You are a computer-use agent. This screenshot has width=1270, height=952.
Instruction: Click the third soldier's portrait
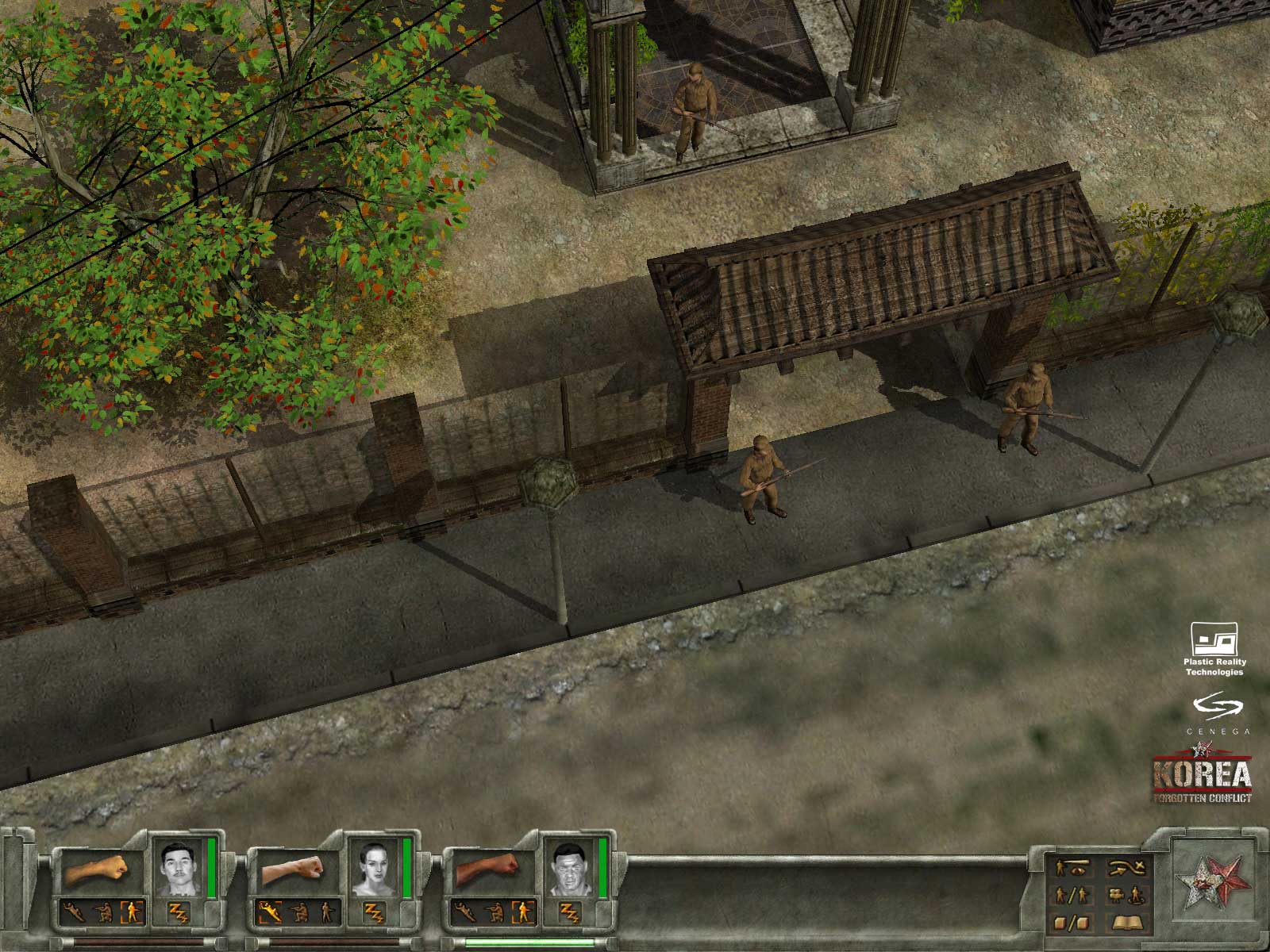pos(570,868)
